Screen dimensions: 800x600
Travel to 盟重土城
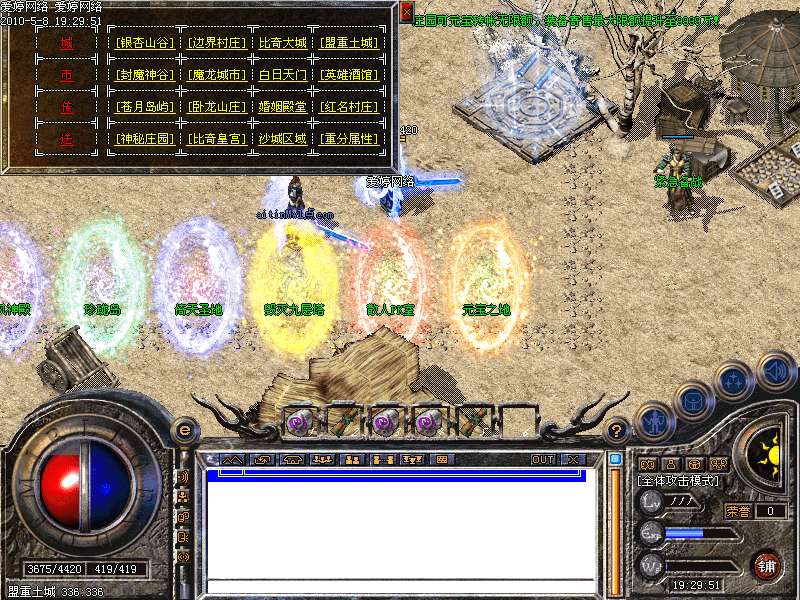point(350,43)
